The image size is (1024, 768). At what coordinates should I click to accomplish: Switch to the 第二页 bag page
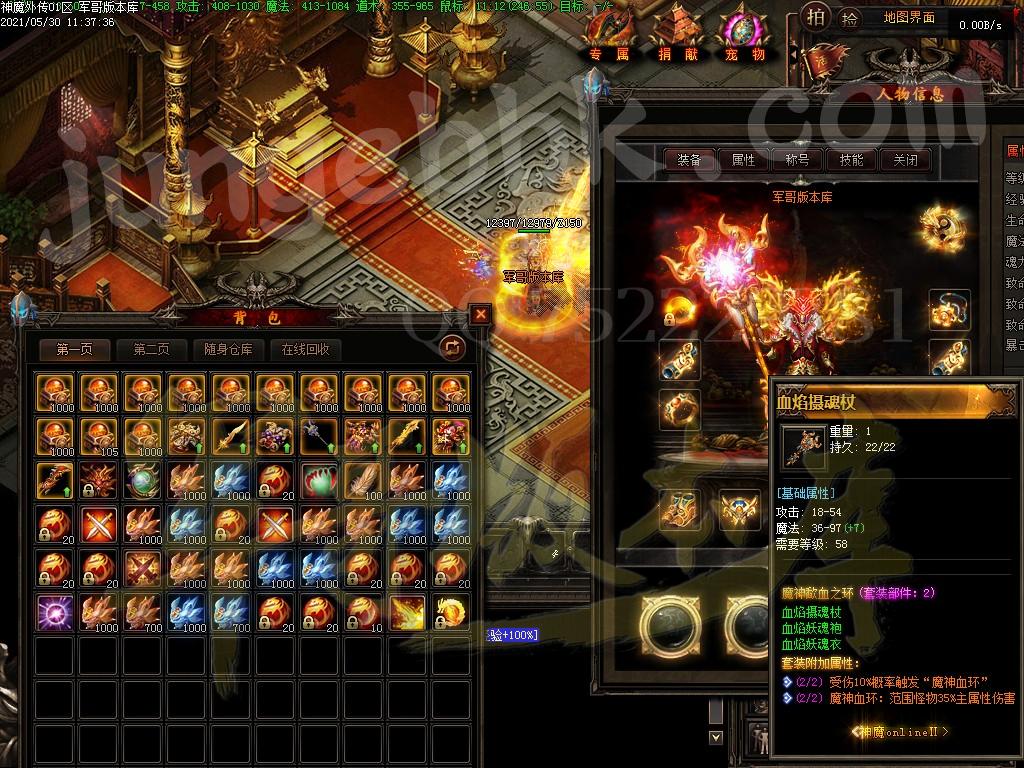(144, 349)
